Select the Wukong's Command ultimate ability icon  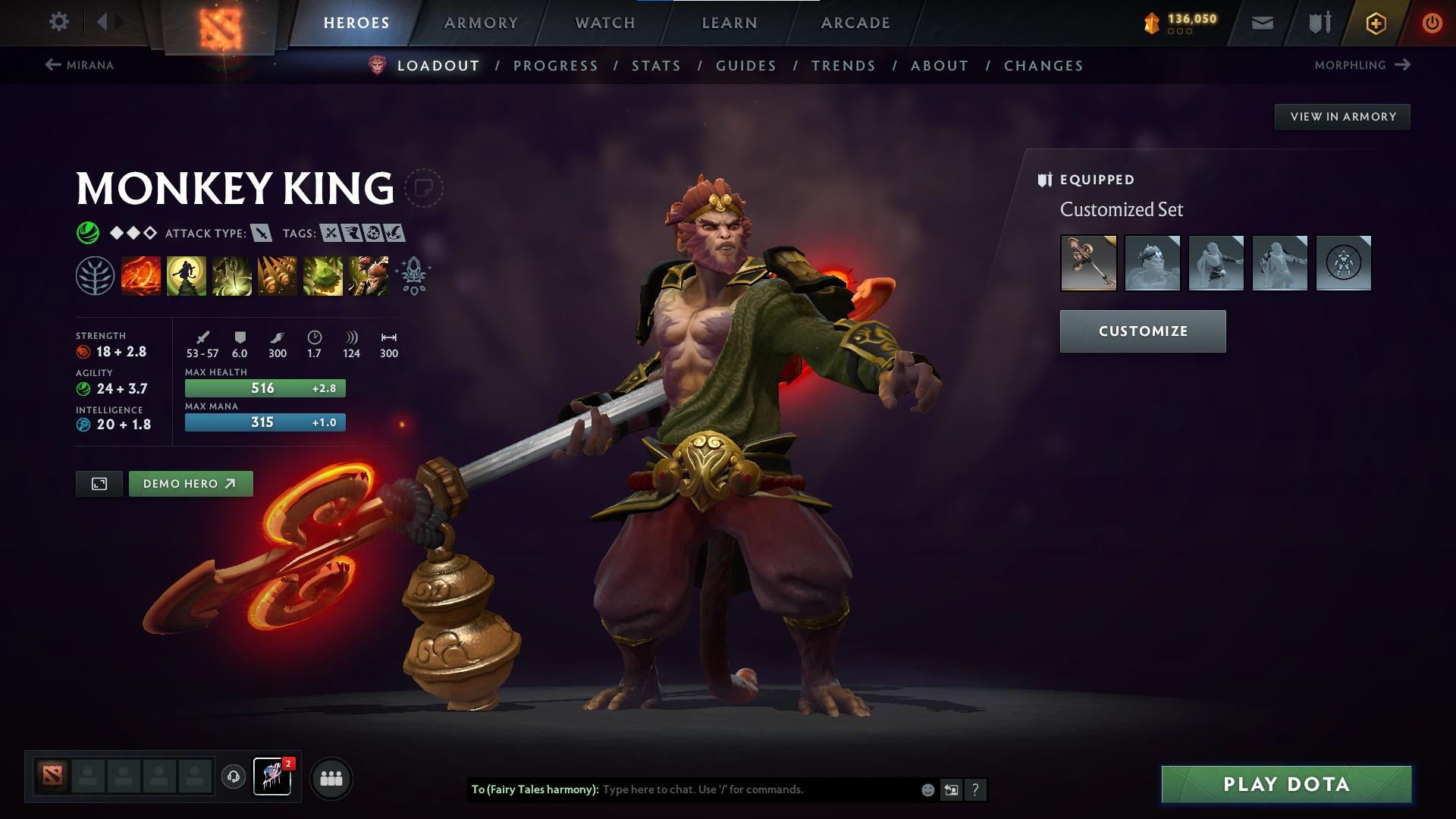[x=367, y=275]
